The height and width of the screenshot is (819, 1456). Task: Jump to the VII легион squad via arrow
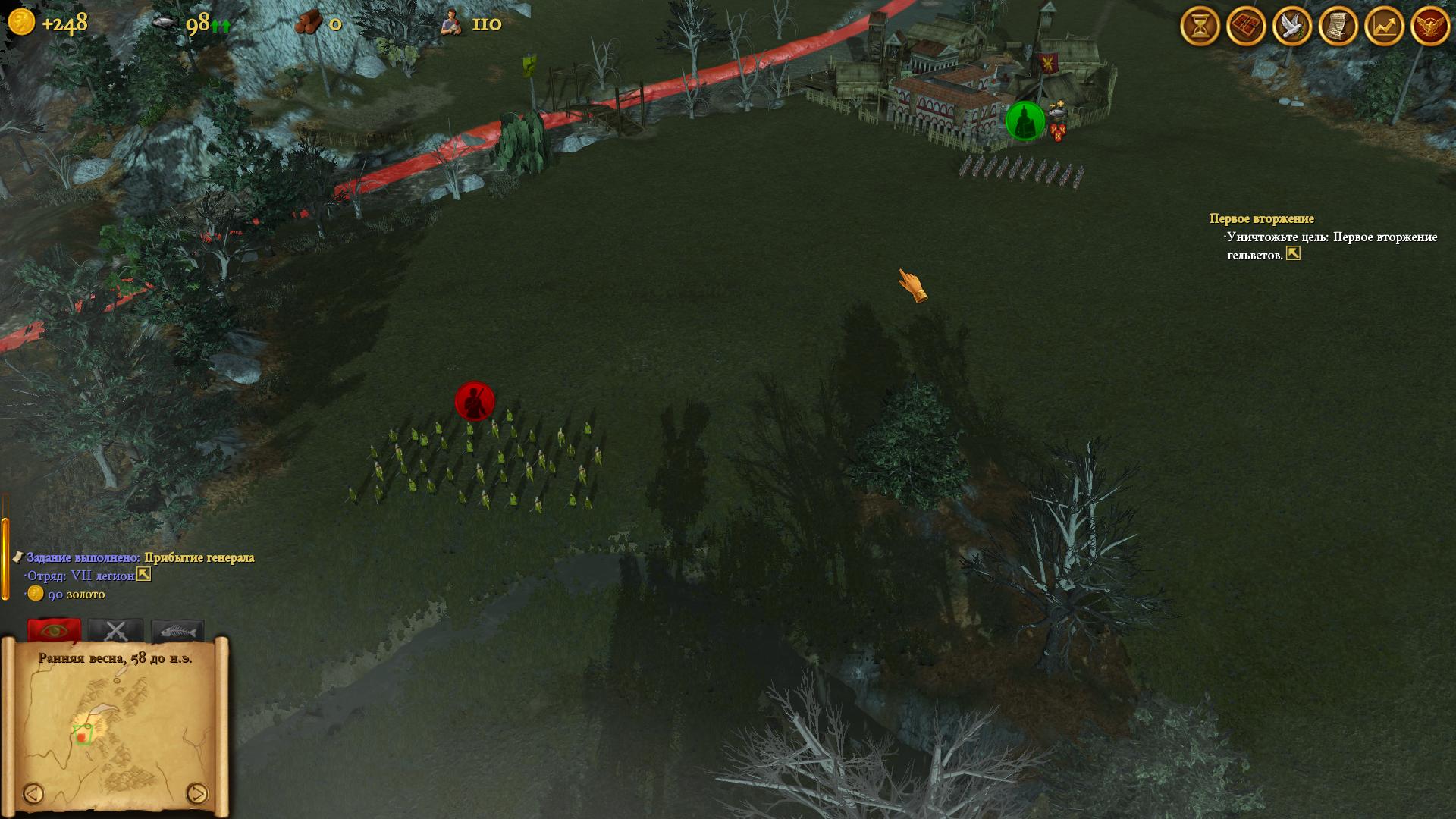pyautogui.click(x=143, y=575)
